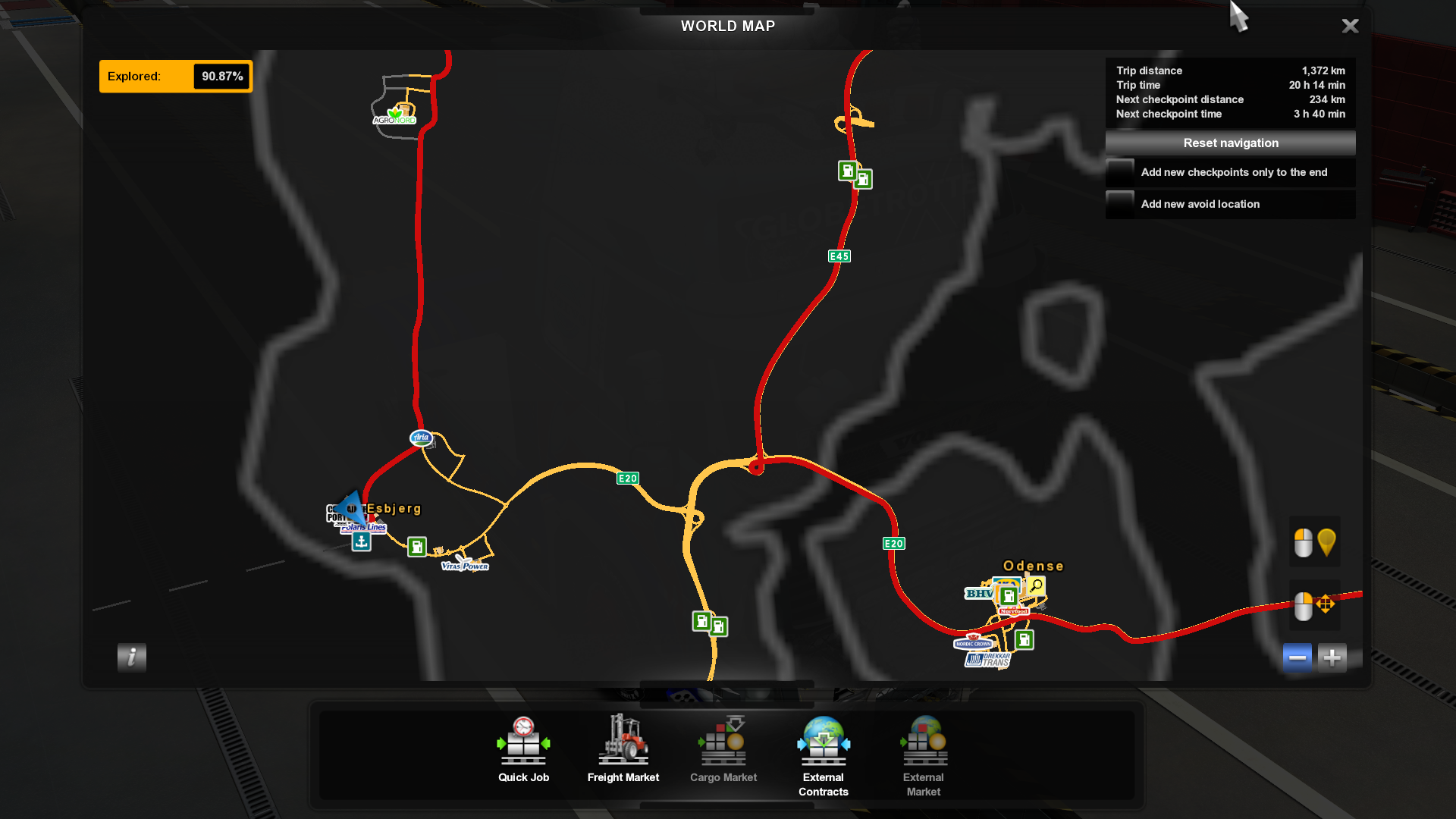Click the E20 route shield near Odense
1456x819 pixels.
[893, 543]
